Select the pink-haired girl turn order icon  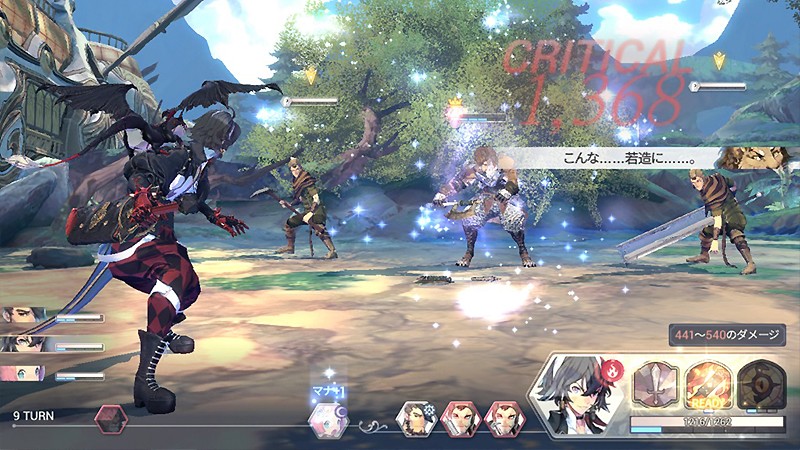tap(327, 419)
